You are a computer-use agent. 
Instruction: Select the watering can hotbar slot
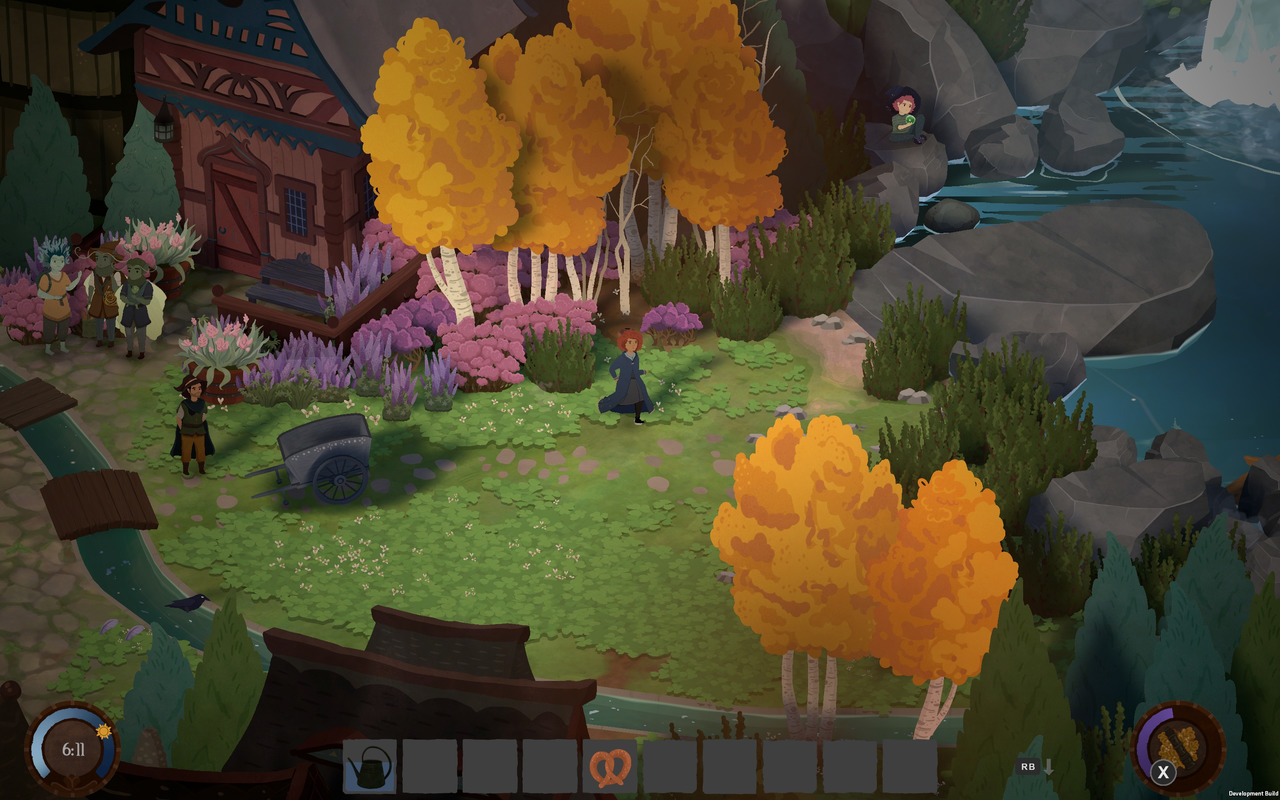[x=370, y=766]
